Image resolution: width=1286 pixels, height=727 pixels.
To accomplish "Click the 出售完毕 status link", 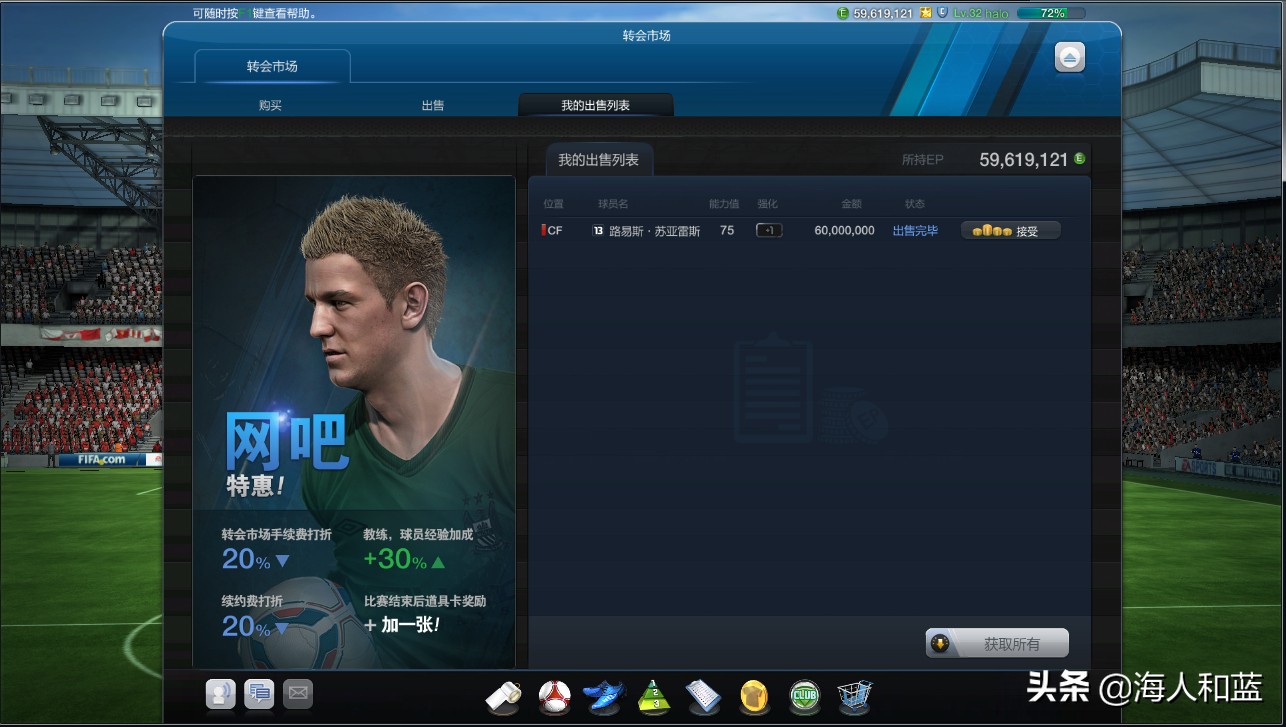I will (914, 230).
